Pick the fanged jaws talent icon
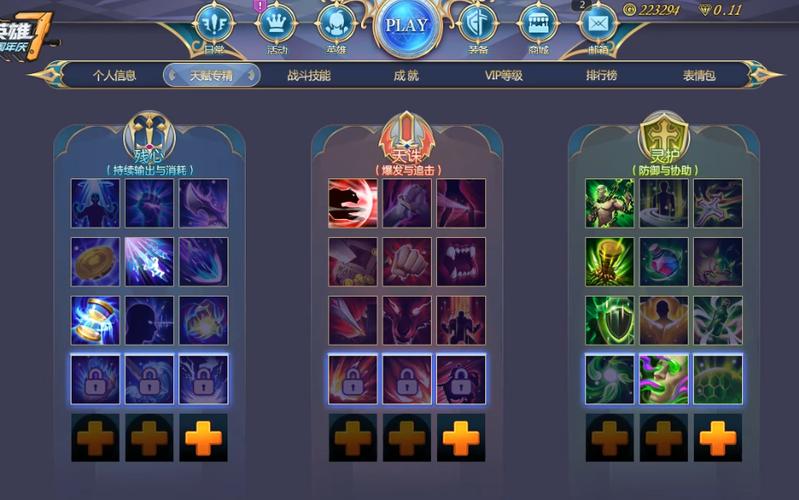 point(461,262)
